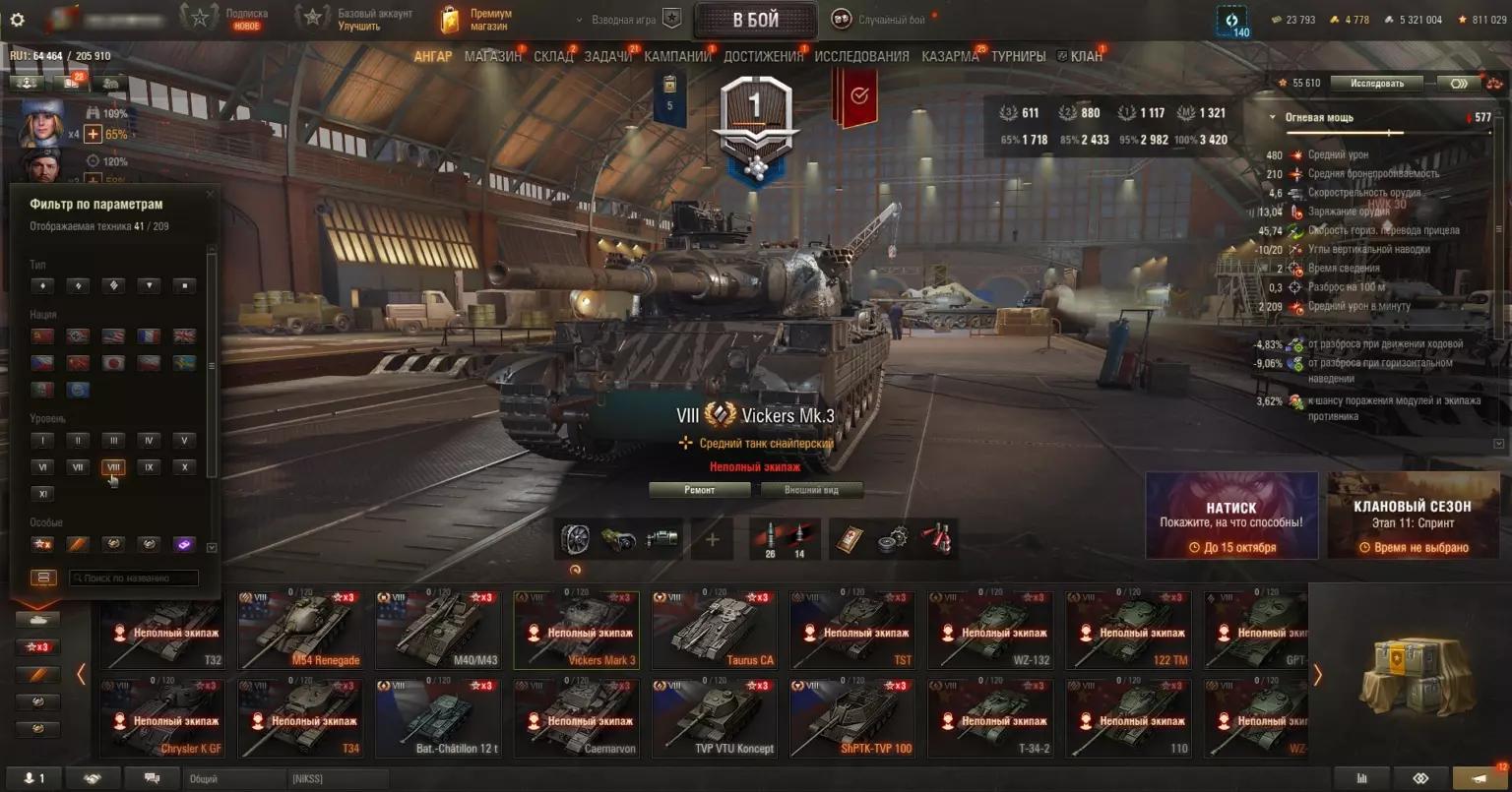Viewport: 1512px width, 792px height.
Task: Click the Исследовать button
Action: click(1376, 84)
